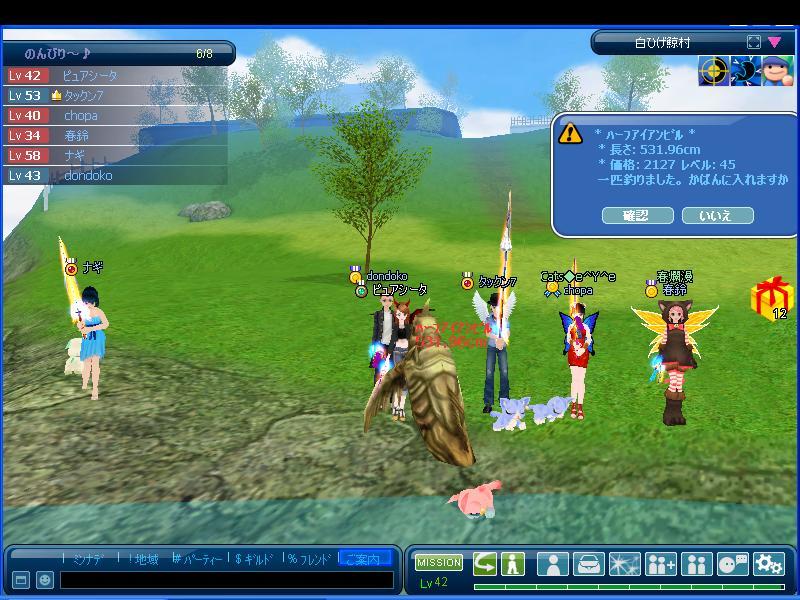Click the add-friend people icon
This screenshot has height=600, width=800.
pos(661,563)
